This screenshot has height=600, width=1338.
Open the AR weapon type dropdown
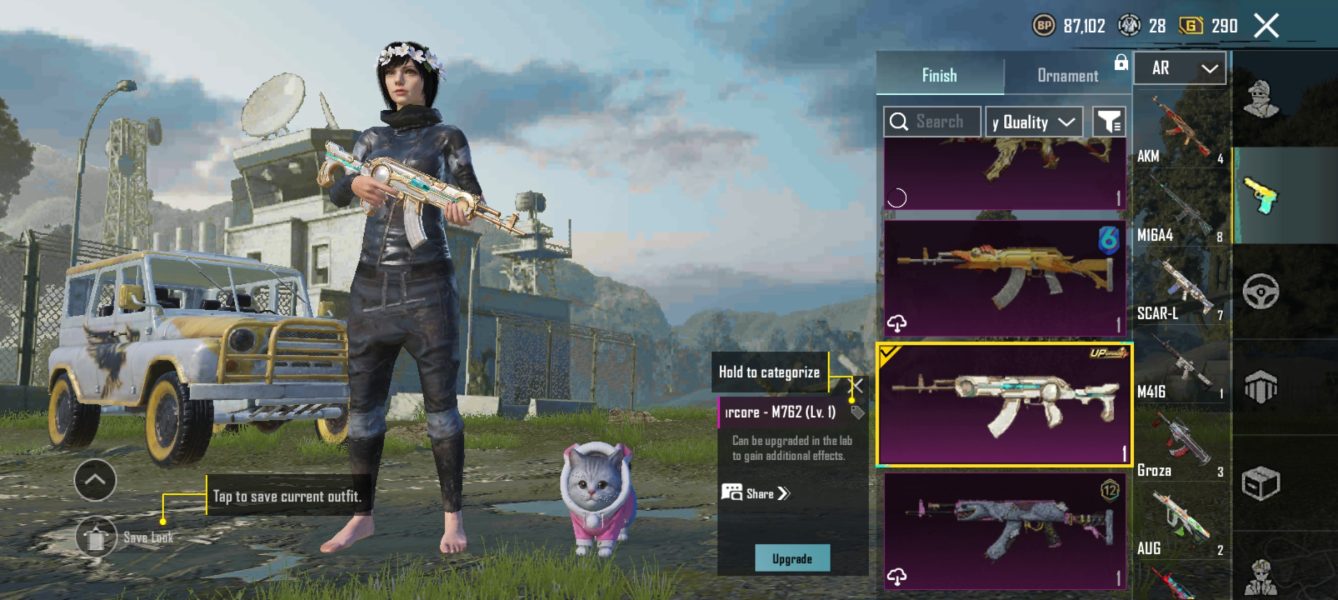(1180, 68)
